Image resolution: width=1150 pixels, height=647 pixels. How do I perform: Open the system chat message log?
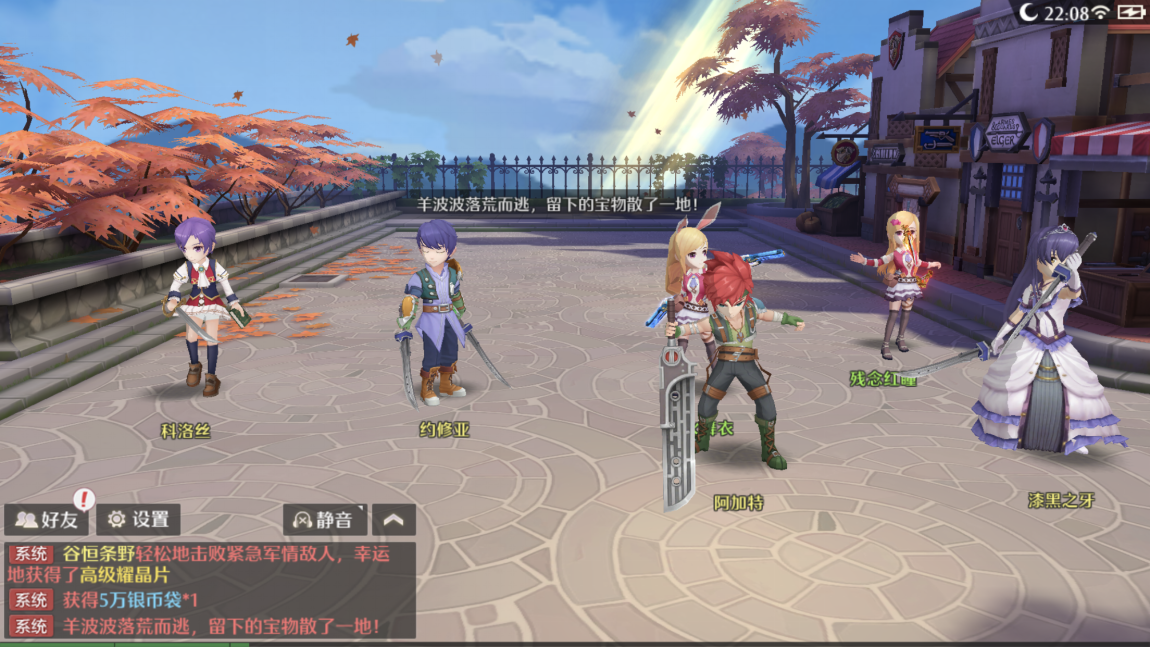pos(208,590)
